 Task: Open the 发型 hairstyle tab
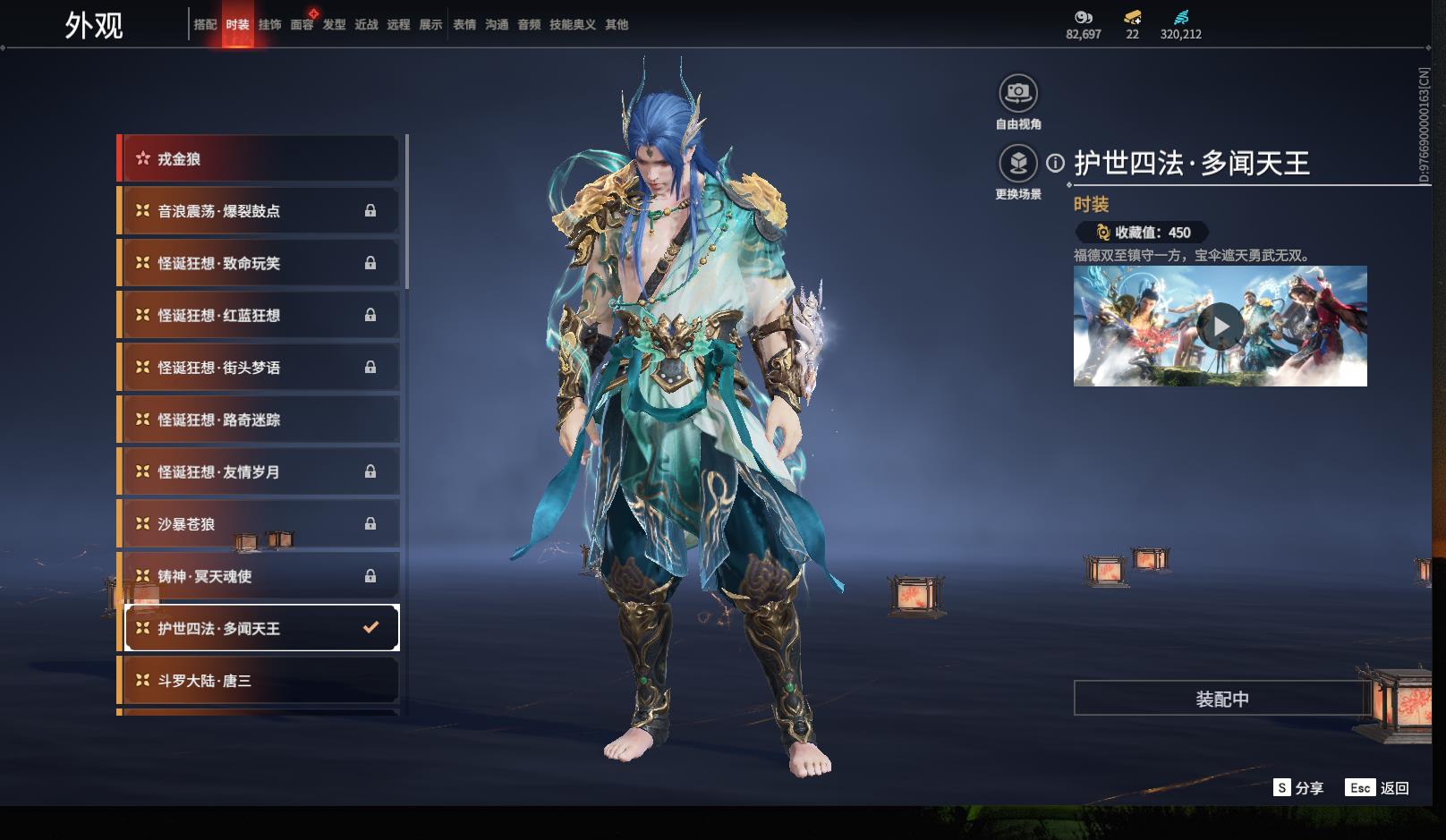334,25
